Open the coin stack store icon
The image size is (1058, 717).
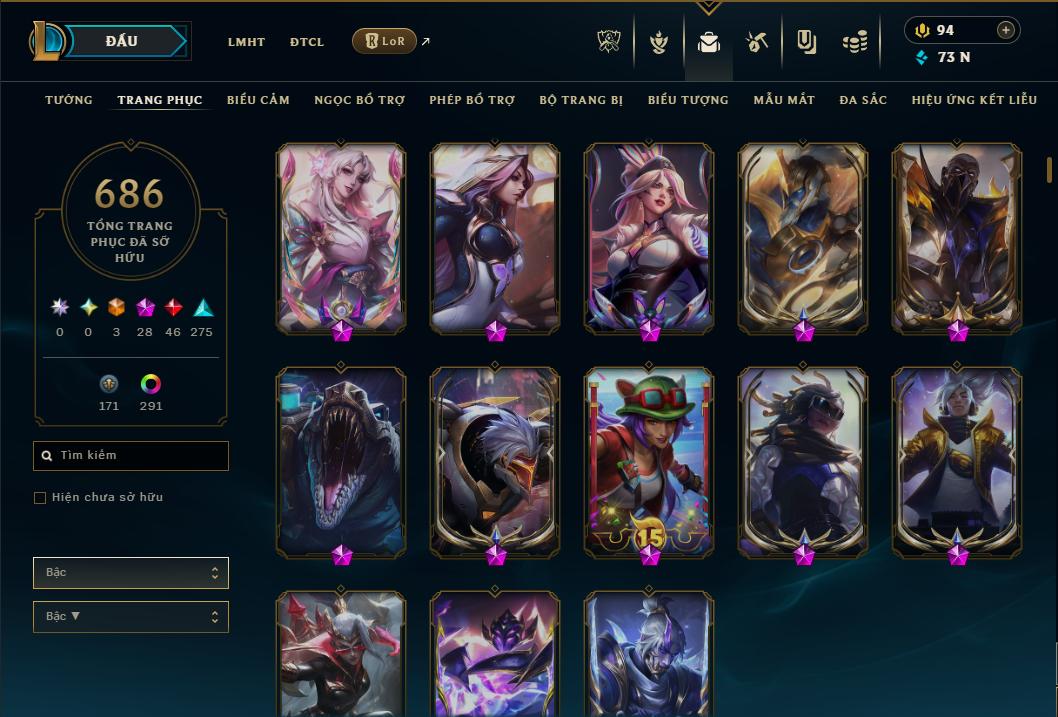[x=854, y=42]
